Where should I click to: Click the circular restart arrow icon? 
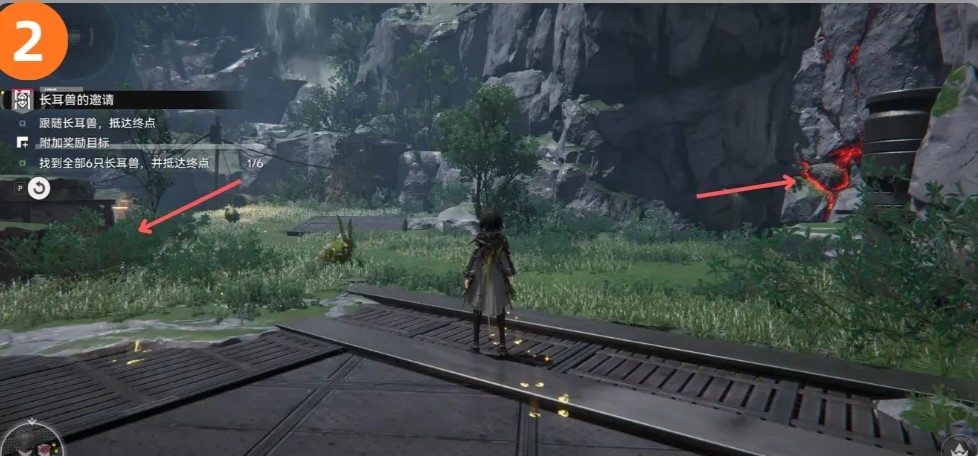click(39, 188)
